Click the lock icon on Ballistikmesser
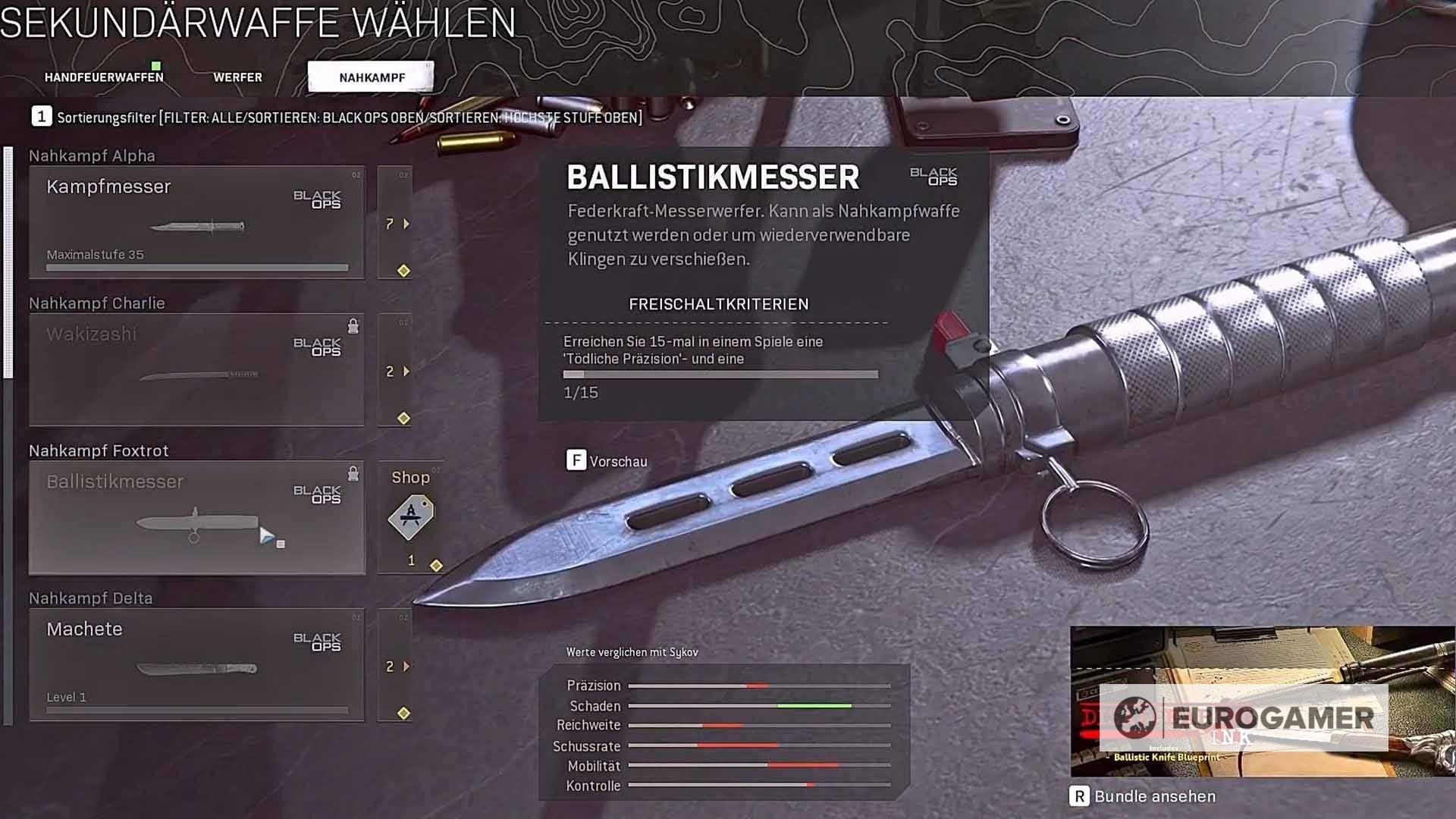 (x=353, y=474)
